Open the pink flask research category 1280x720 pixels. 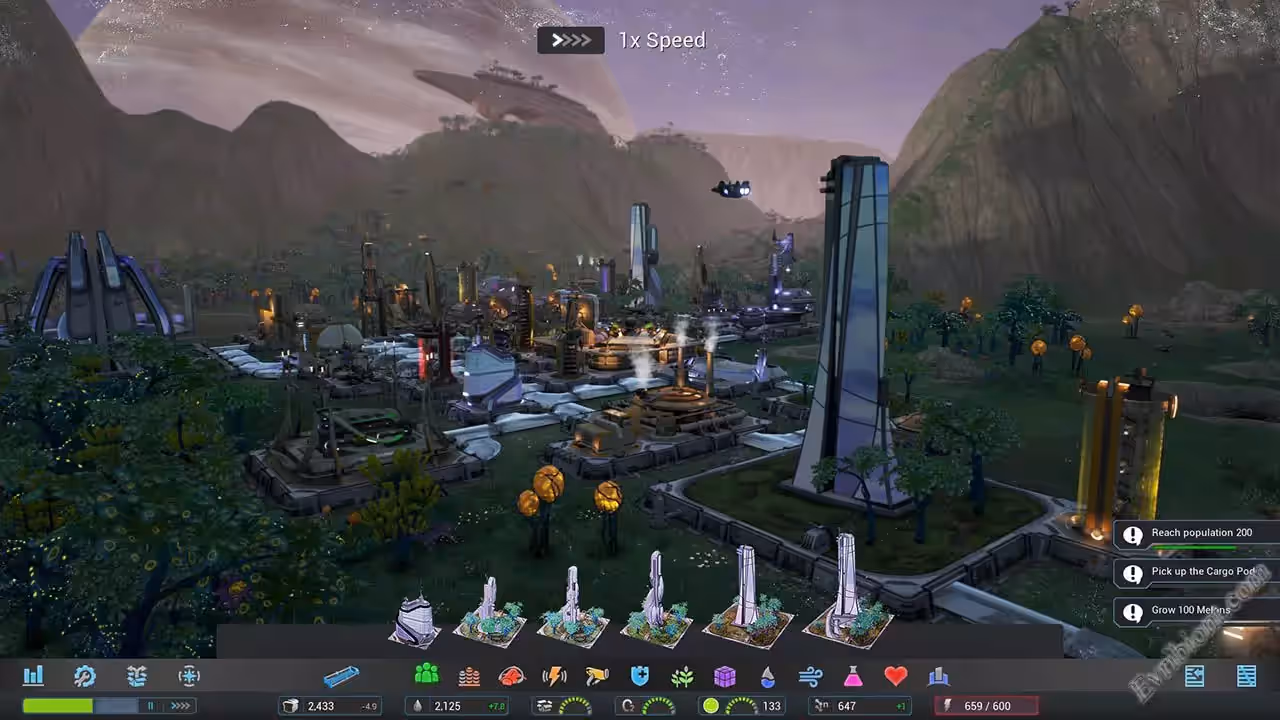pos(853,676)
